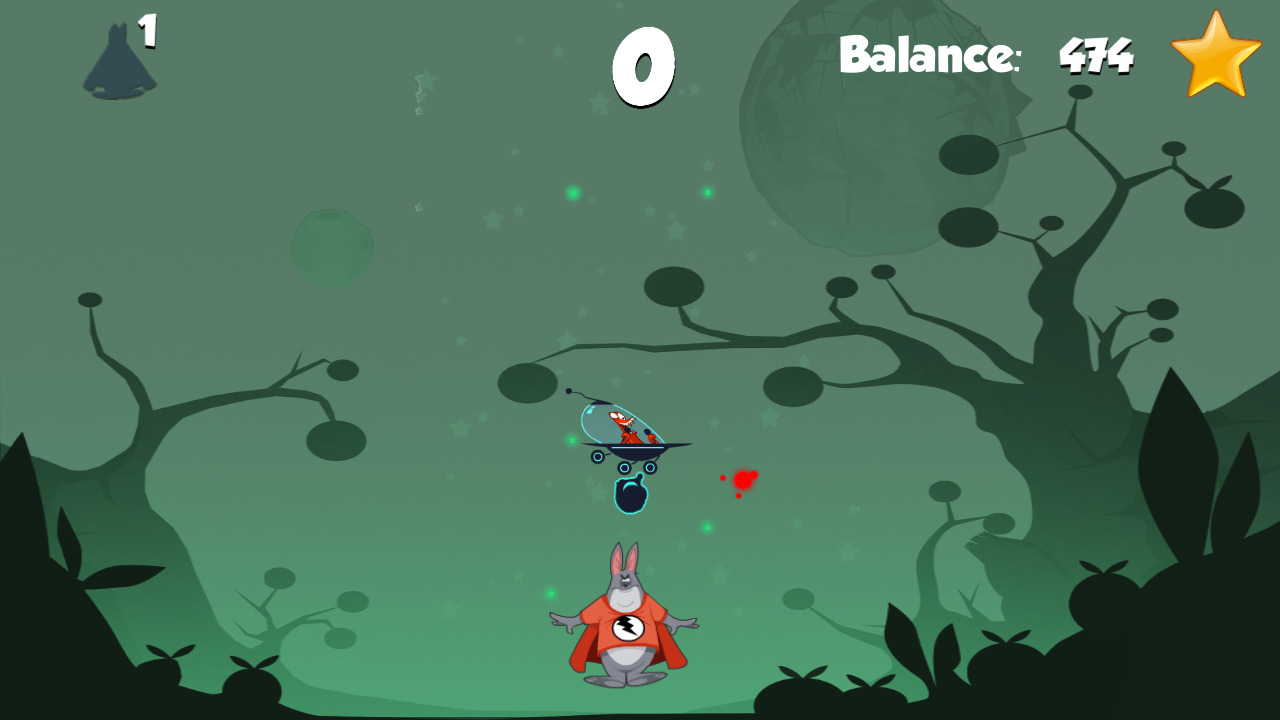
Task: Select the UFO rover's antenna tip
Action: coord(569,391)
